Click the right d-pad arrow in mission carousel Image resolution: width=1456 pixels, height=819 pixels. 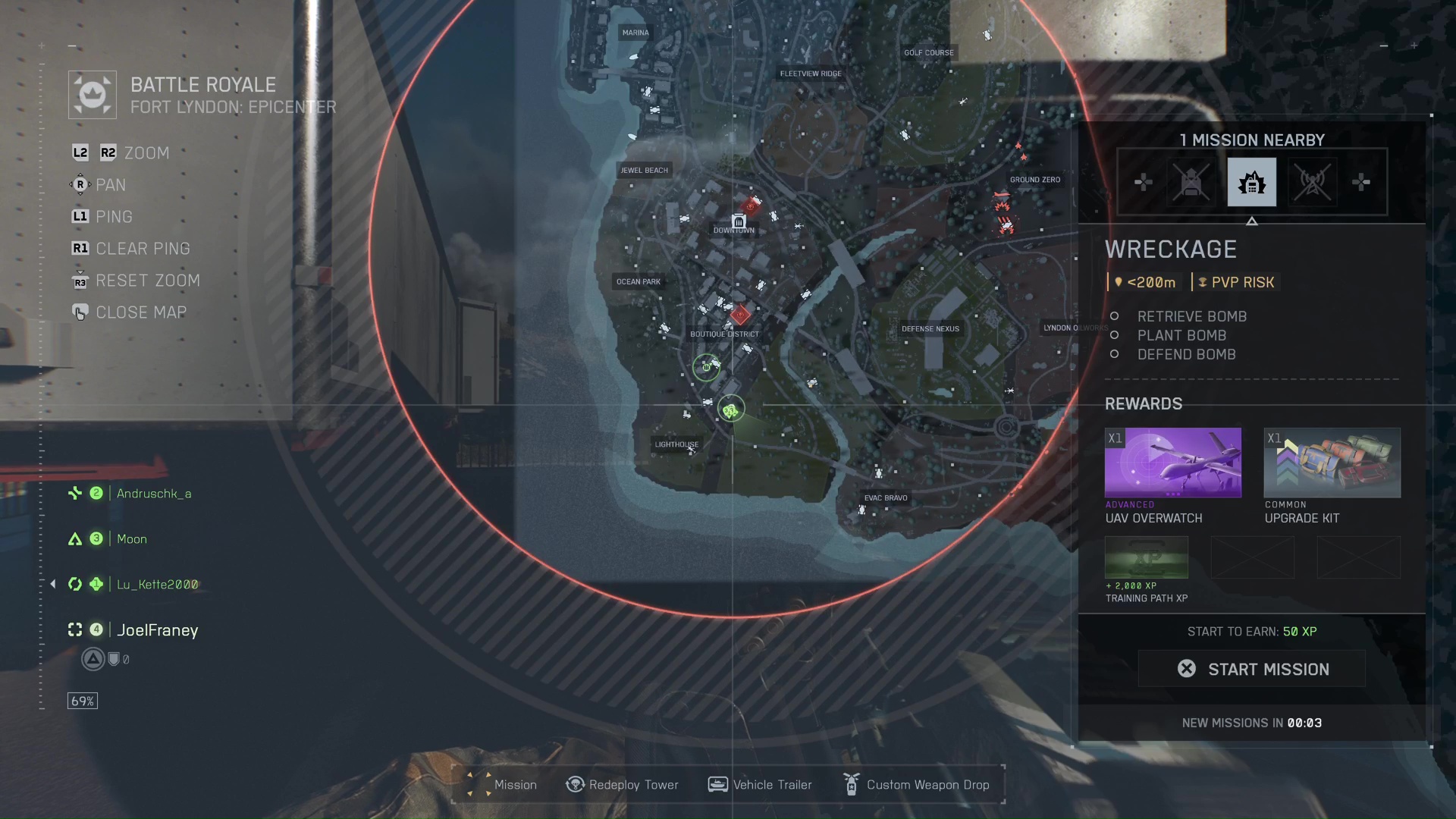point(1361,182)
